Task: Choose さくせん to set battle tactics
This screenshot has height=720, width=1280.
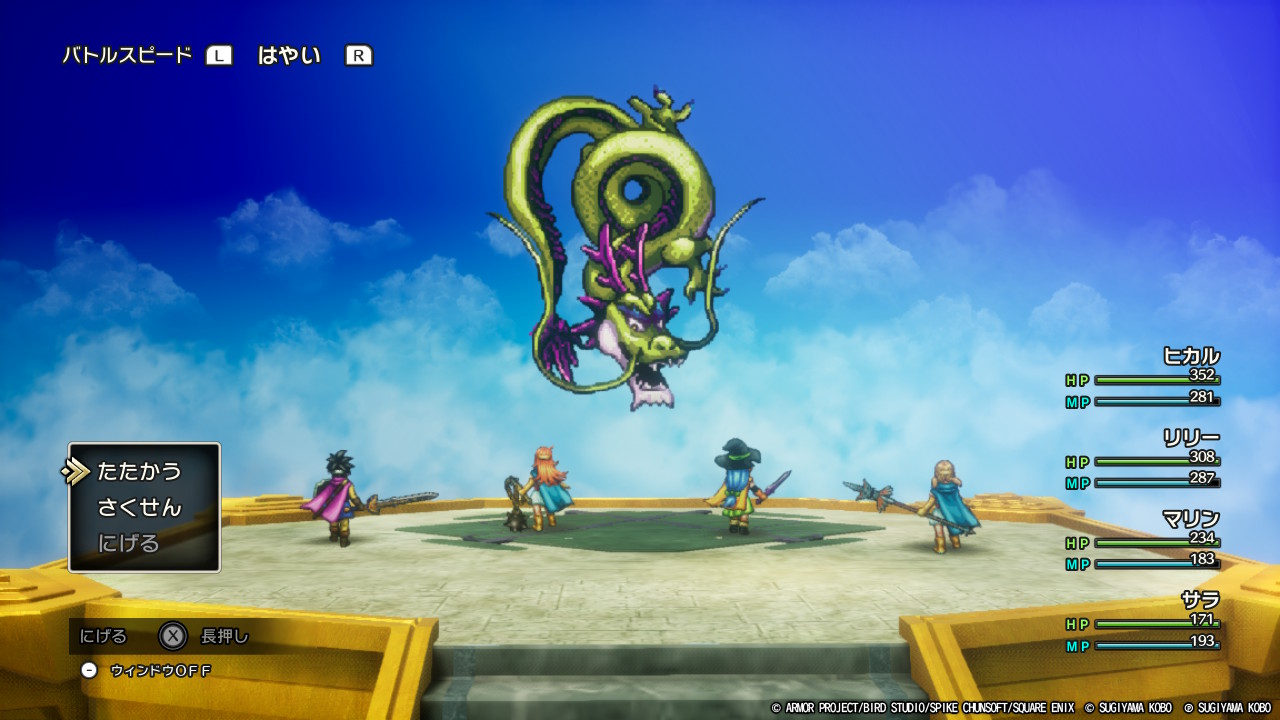Action: coord(139,507)
